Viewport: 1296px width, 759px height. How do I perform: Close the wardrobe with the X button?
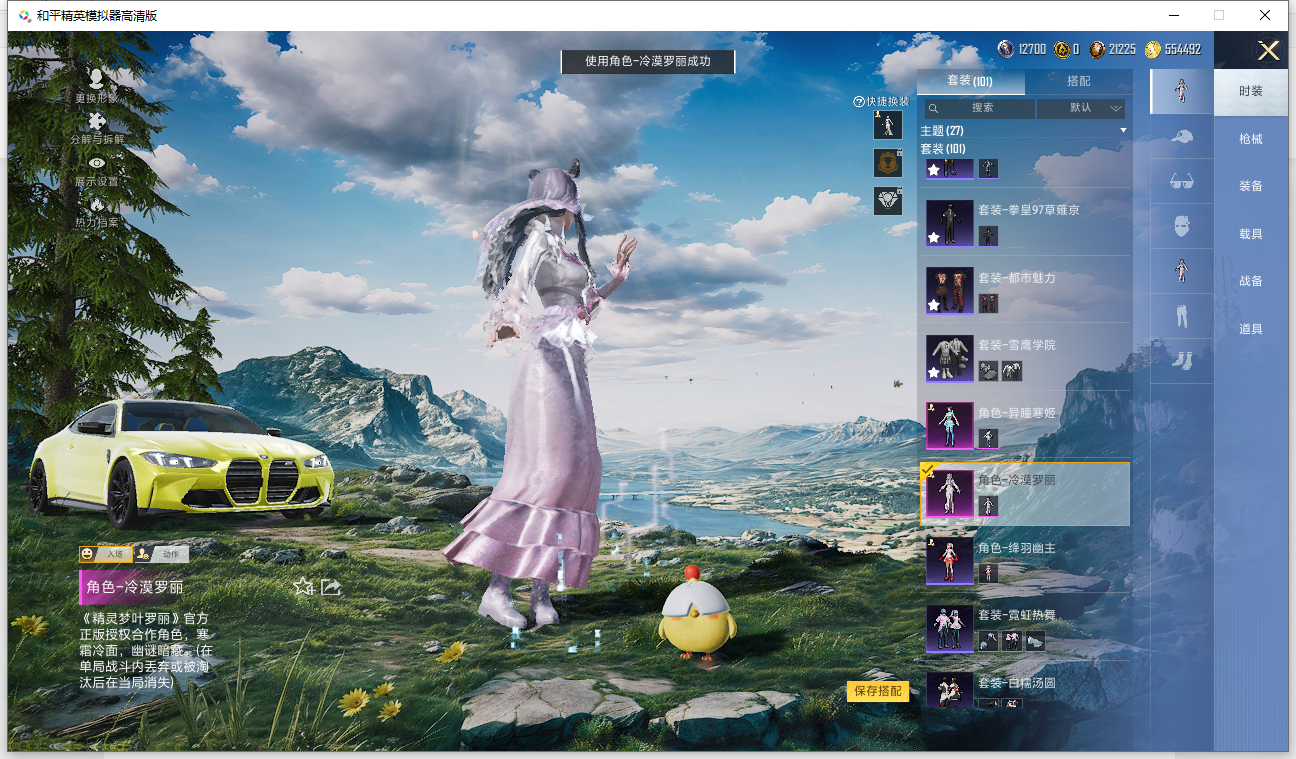click(1268, 51)
